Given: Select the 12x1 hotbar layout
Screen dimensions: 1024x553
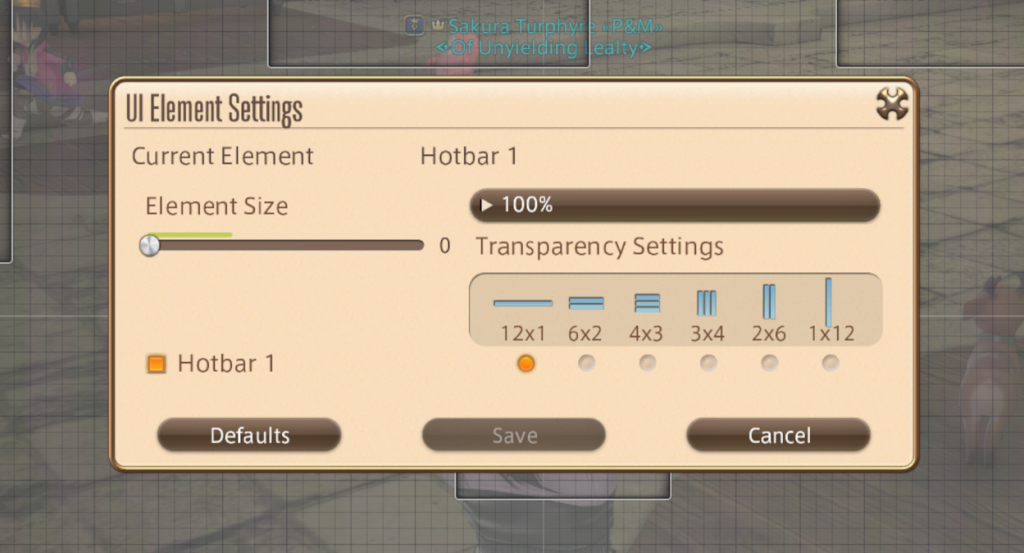Looking at the screenshot, I should [x=526, y=363].
